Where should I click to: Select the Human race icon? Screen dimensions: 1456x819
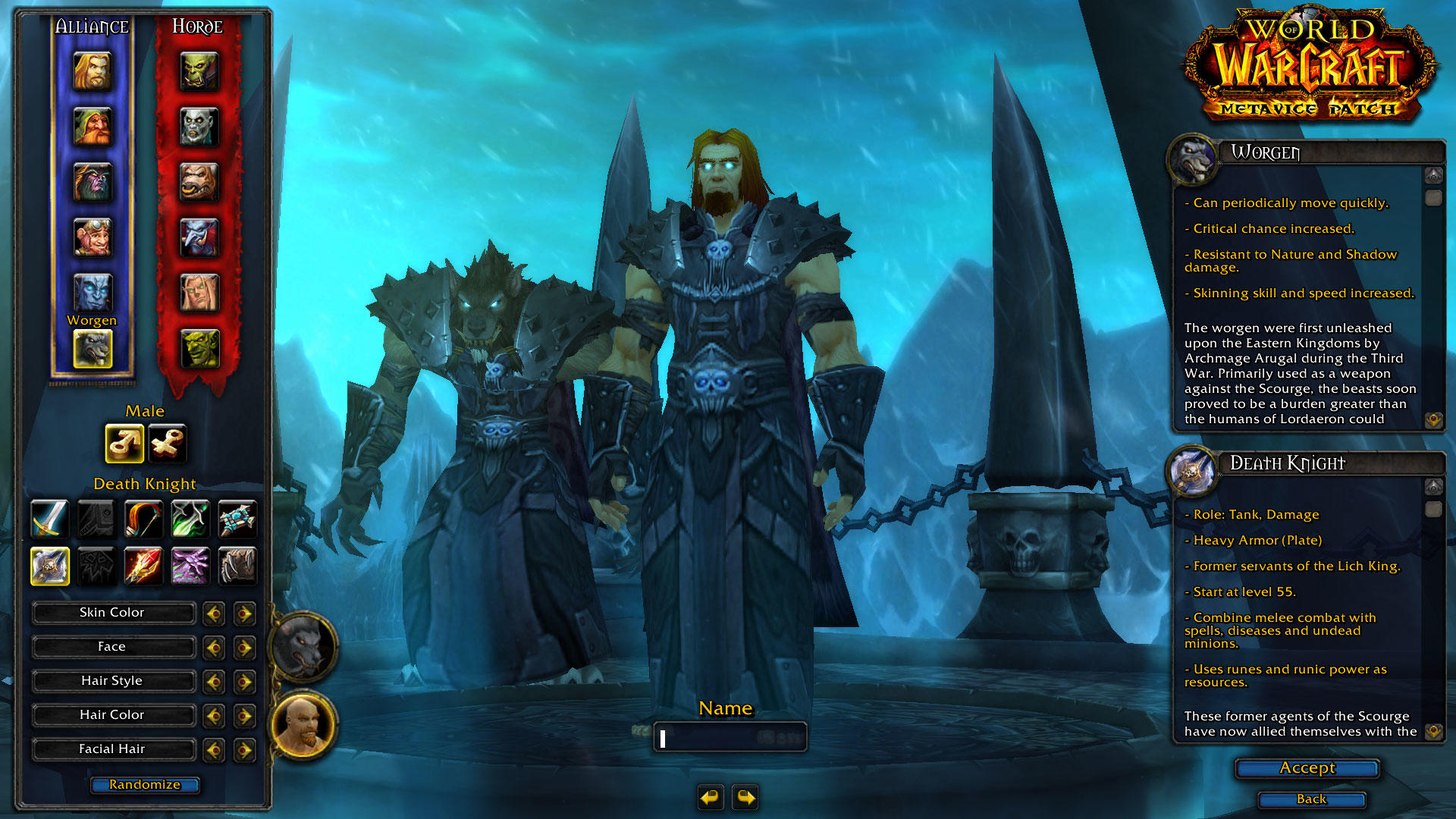click(93, 72)
